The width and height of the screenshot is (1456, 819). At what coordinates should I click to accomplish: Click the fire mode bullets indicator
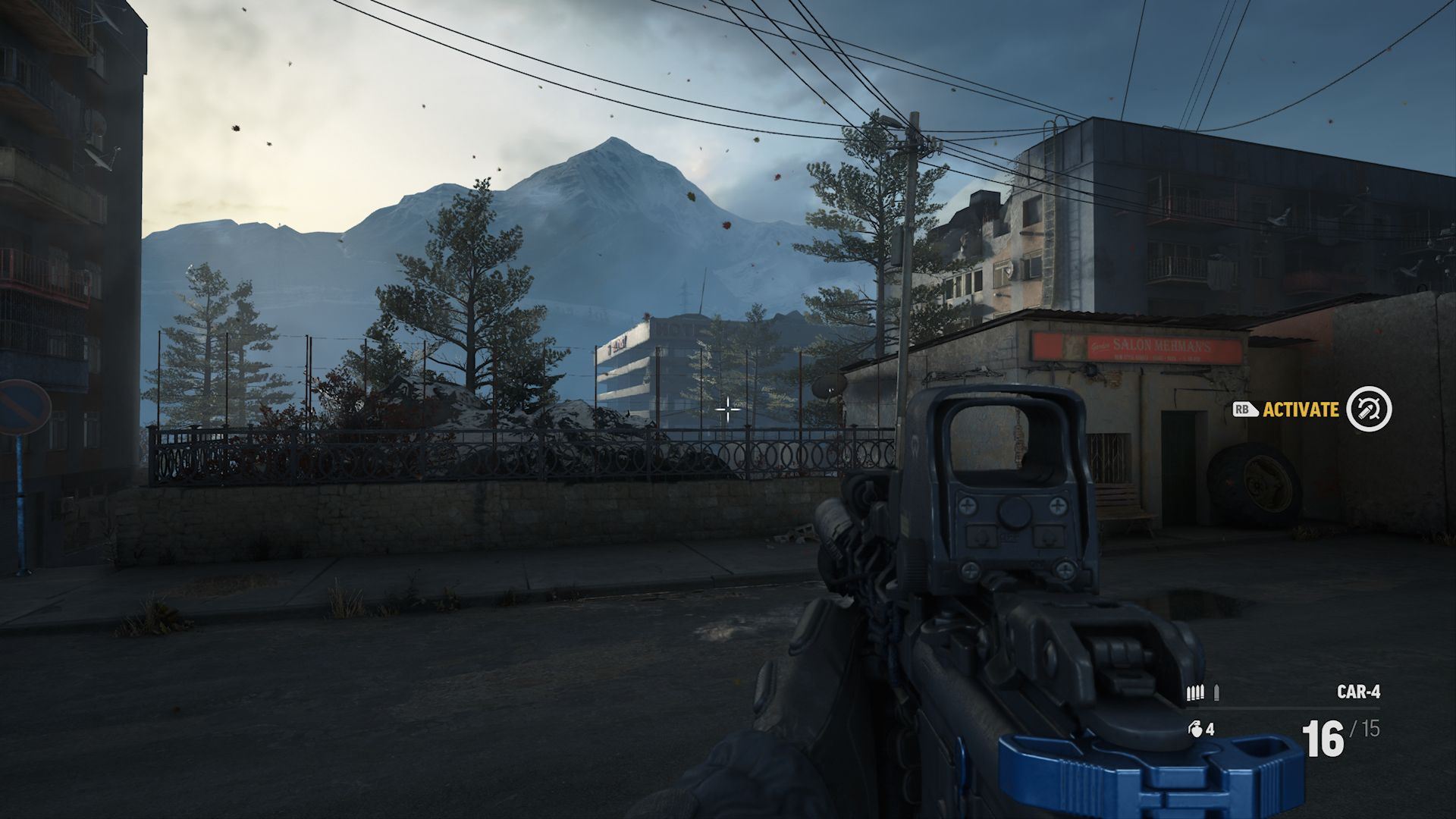[1203, 692]
